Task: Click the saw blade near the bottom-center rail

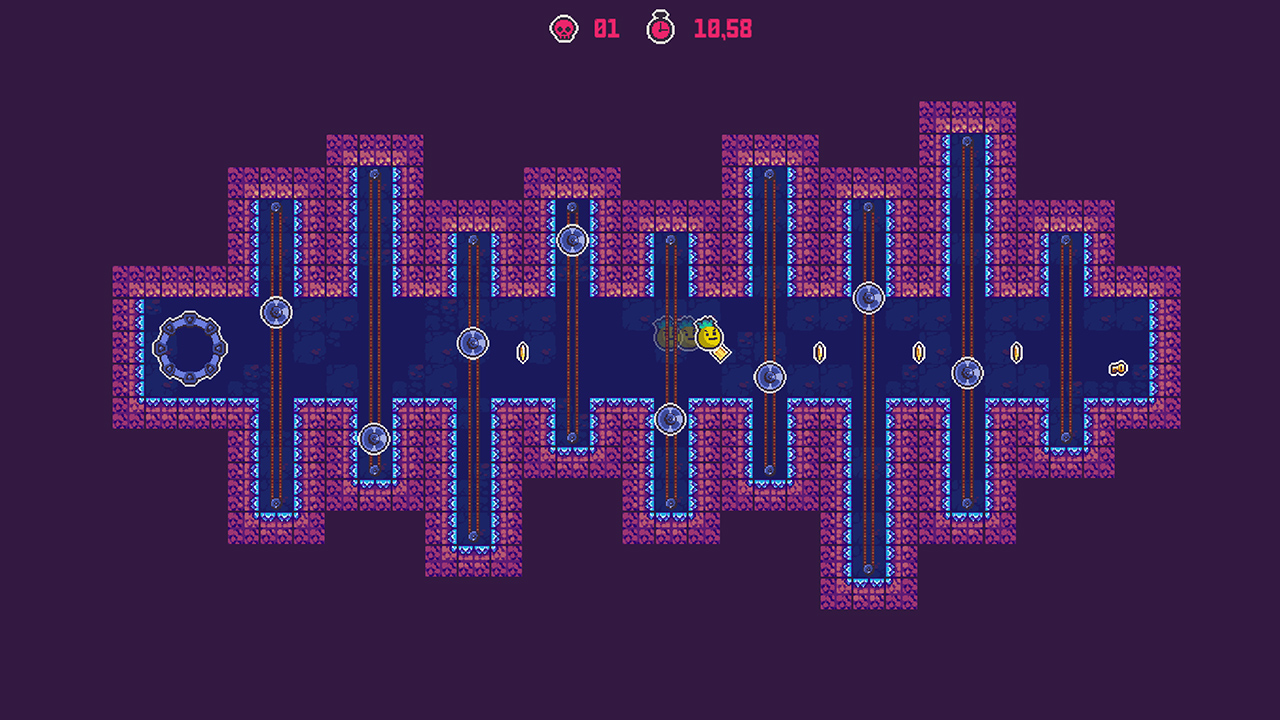Action: 670,418
